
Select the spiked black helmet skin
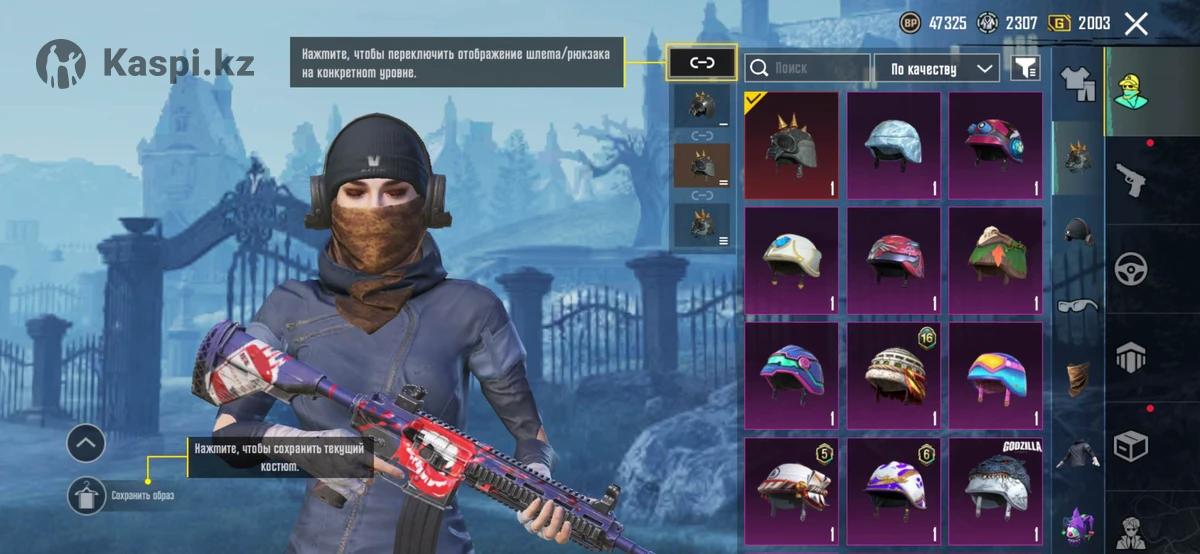(x=792, y=146)
